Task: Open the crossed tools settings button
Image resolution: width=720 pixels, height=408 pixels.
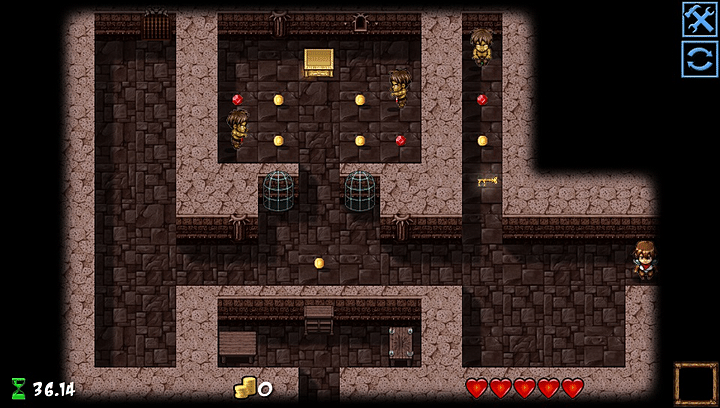Action: pyautogui.click(x=699, y=19)
